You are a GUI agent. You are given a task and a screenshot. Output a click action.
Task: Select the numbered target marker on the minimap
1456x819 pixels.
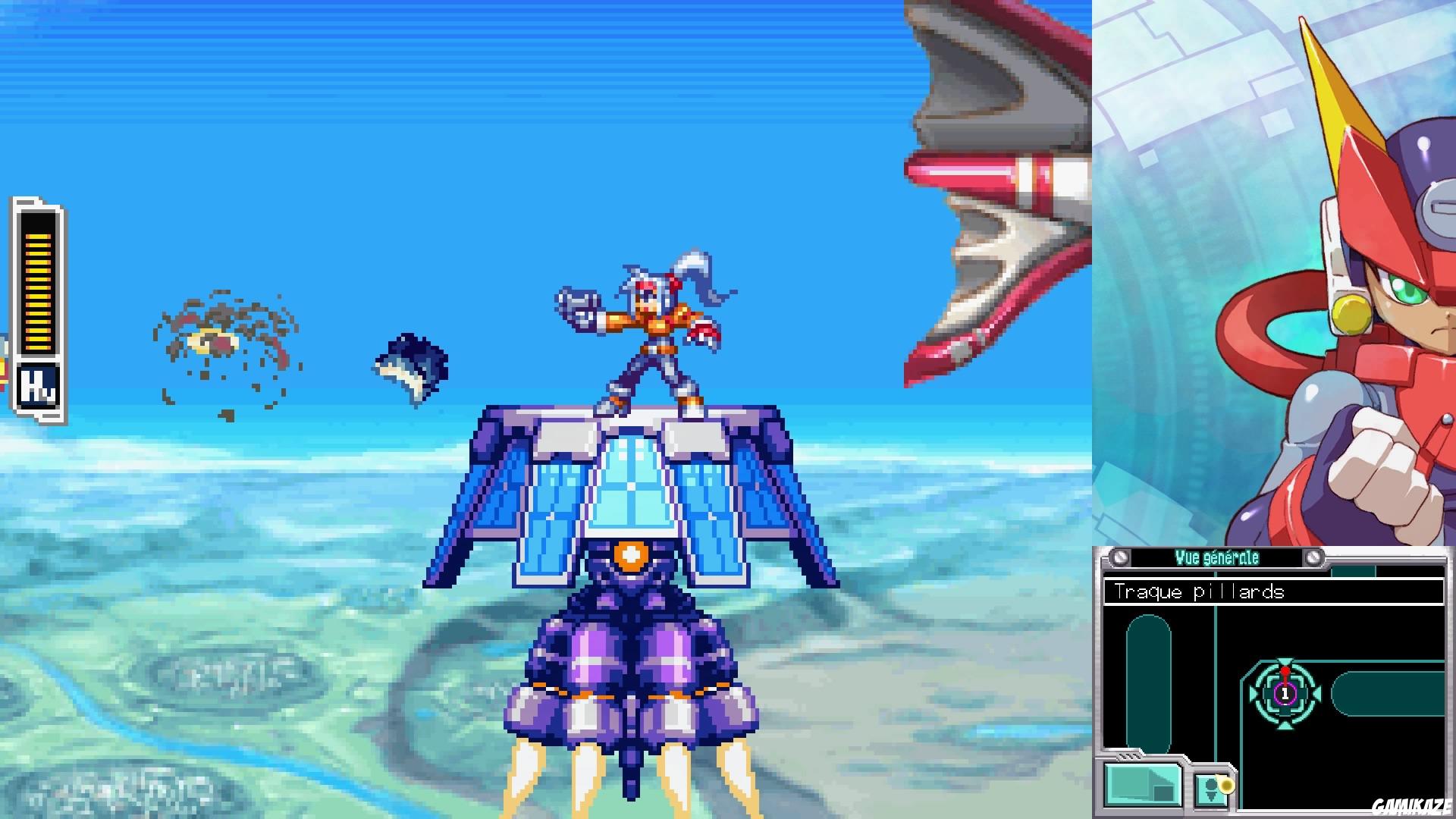pos(1285,695)
